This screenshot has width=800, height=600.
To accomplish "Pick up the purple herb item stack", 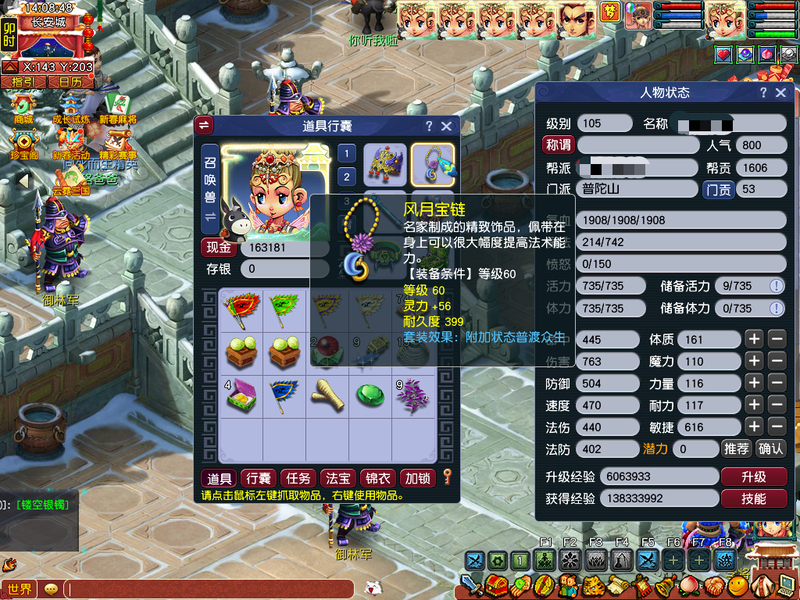I will point(412,396).
